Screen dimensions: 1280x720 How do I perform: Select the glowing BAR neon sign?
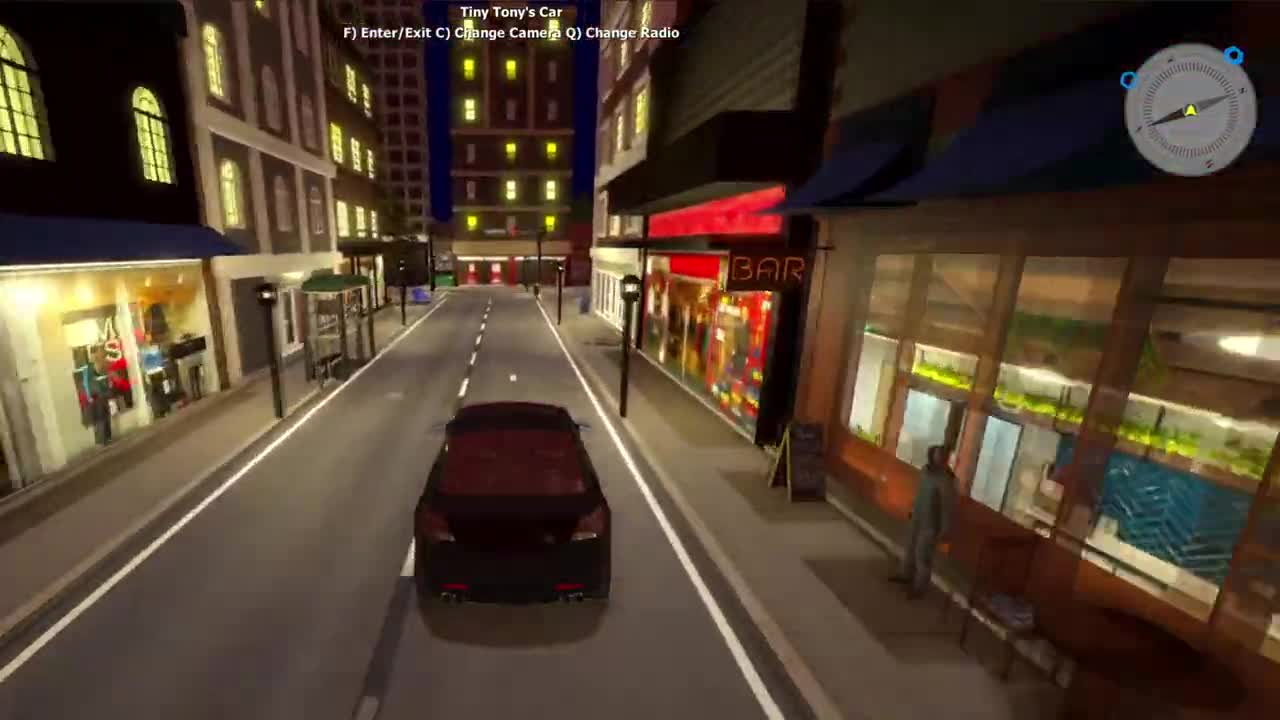(767, 266)
